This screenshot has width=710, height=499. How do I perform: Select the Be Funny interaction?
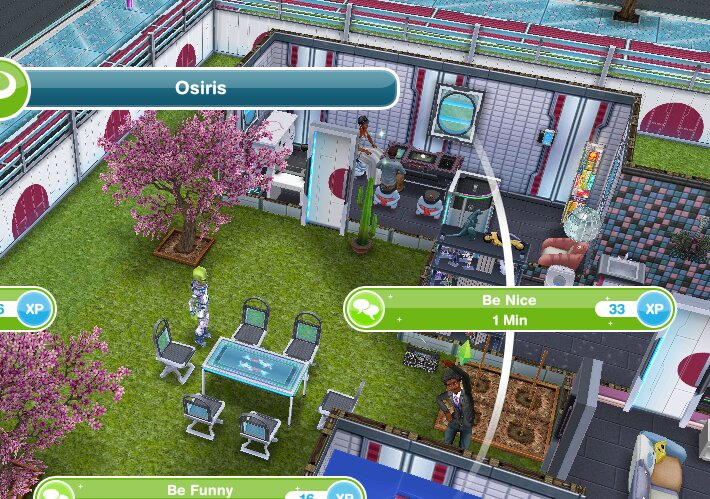(200, 491)
